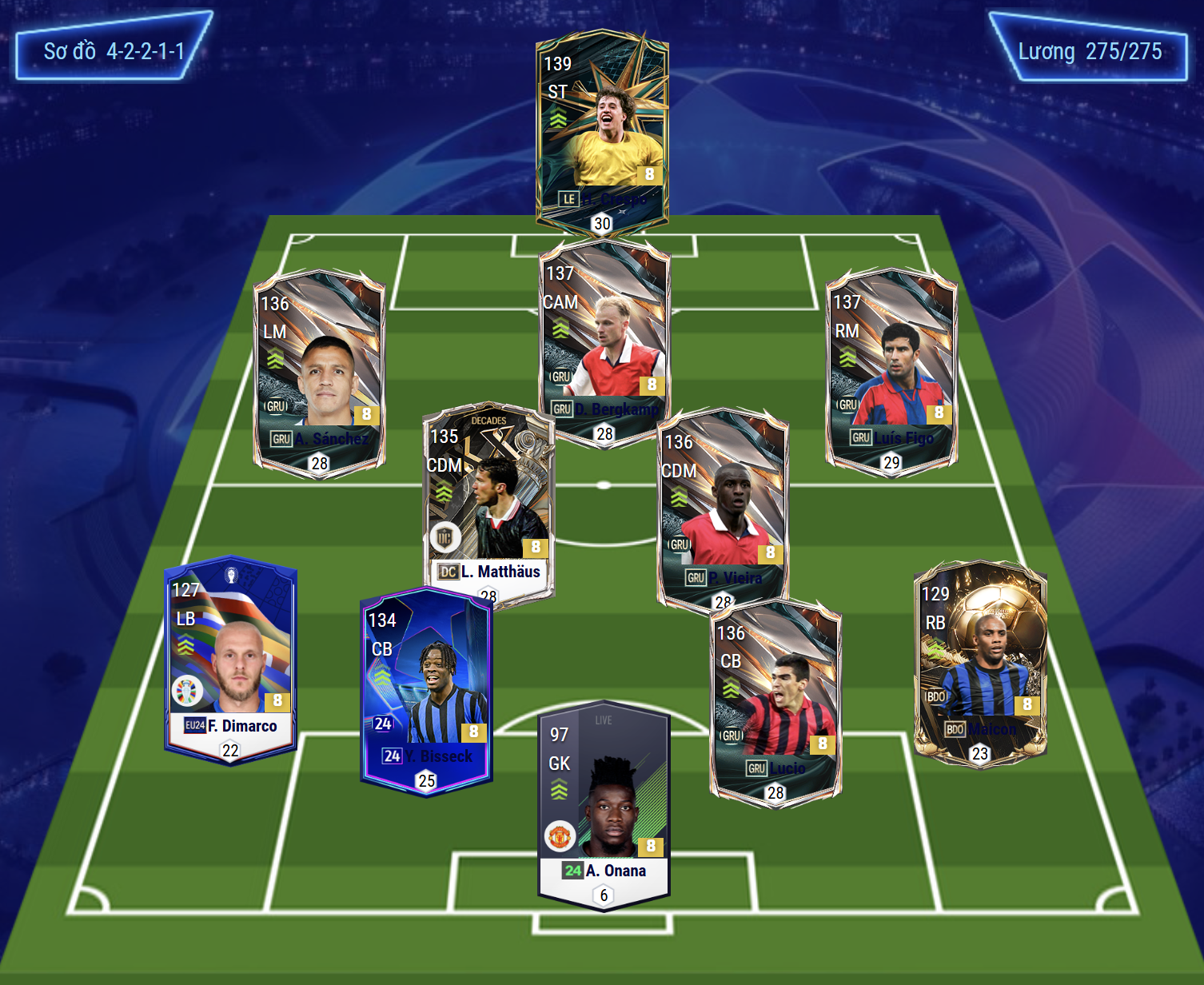Click the L. Matthäus CDM card
1204x985 pixels.
click(488, 504)
